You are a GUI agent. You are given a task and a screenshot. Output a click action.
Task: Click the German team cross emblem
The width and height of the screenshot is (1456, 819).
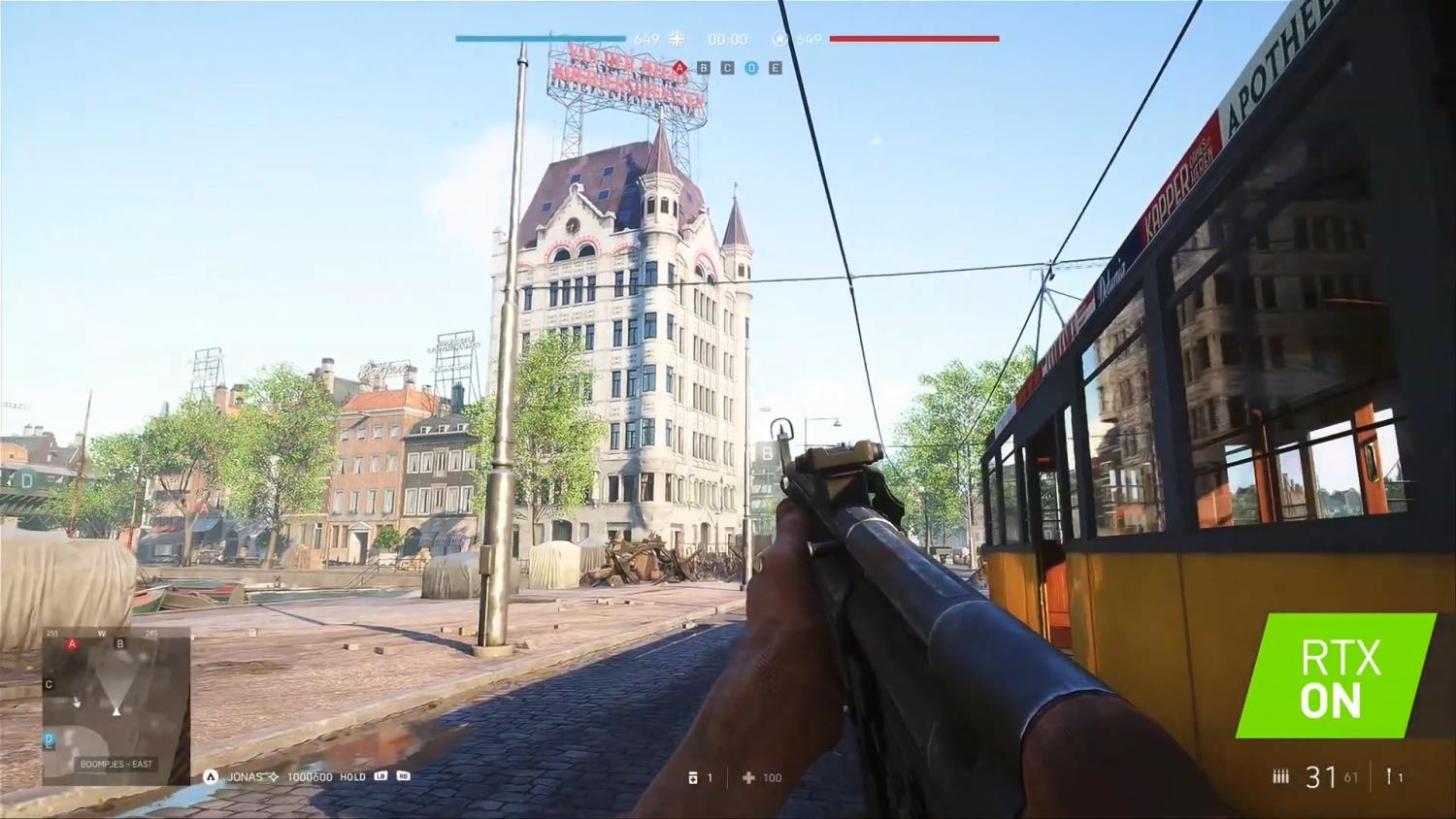678,39
